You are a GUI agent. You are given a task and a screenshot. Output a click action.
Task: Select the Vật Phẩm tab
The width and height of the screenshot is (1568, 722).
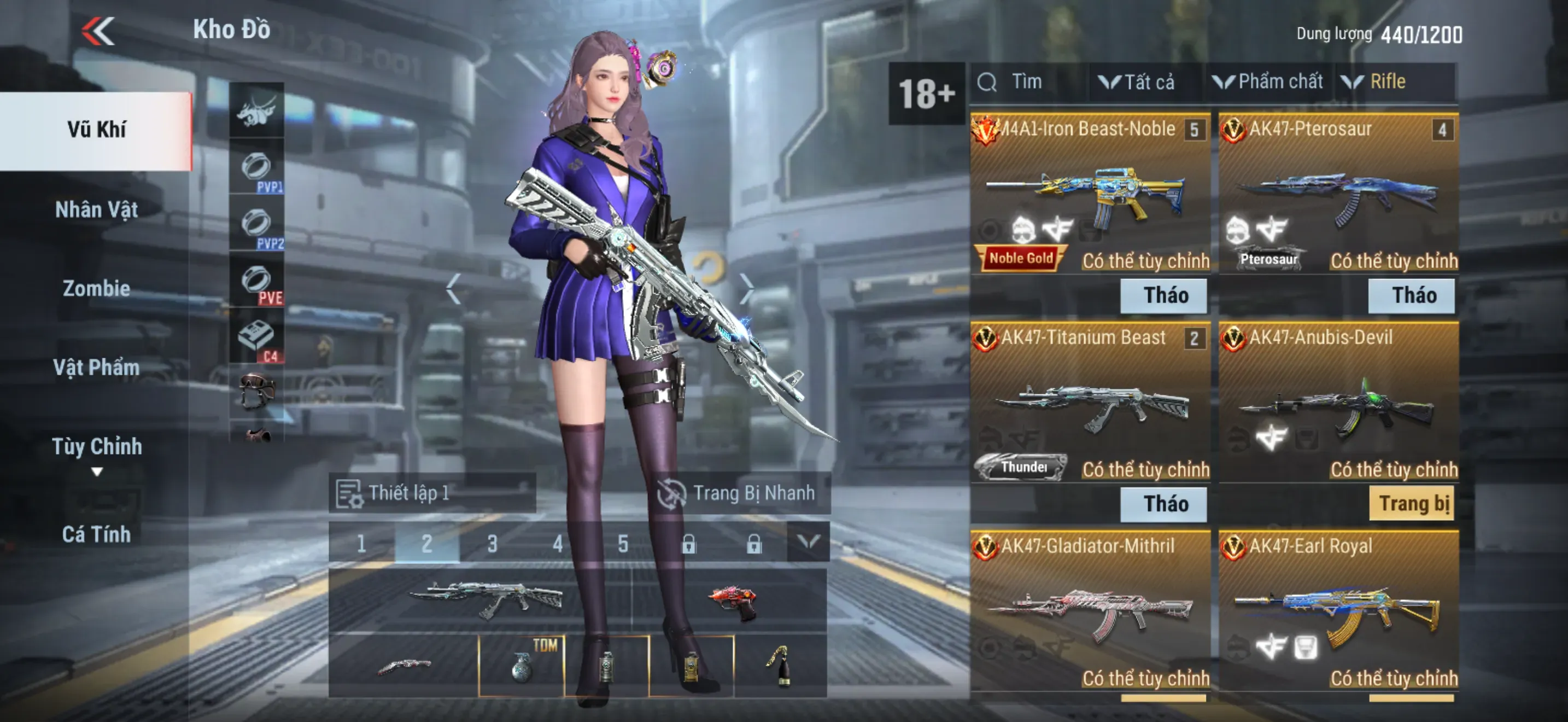point(96,368)
